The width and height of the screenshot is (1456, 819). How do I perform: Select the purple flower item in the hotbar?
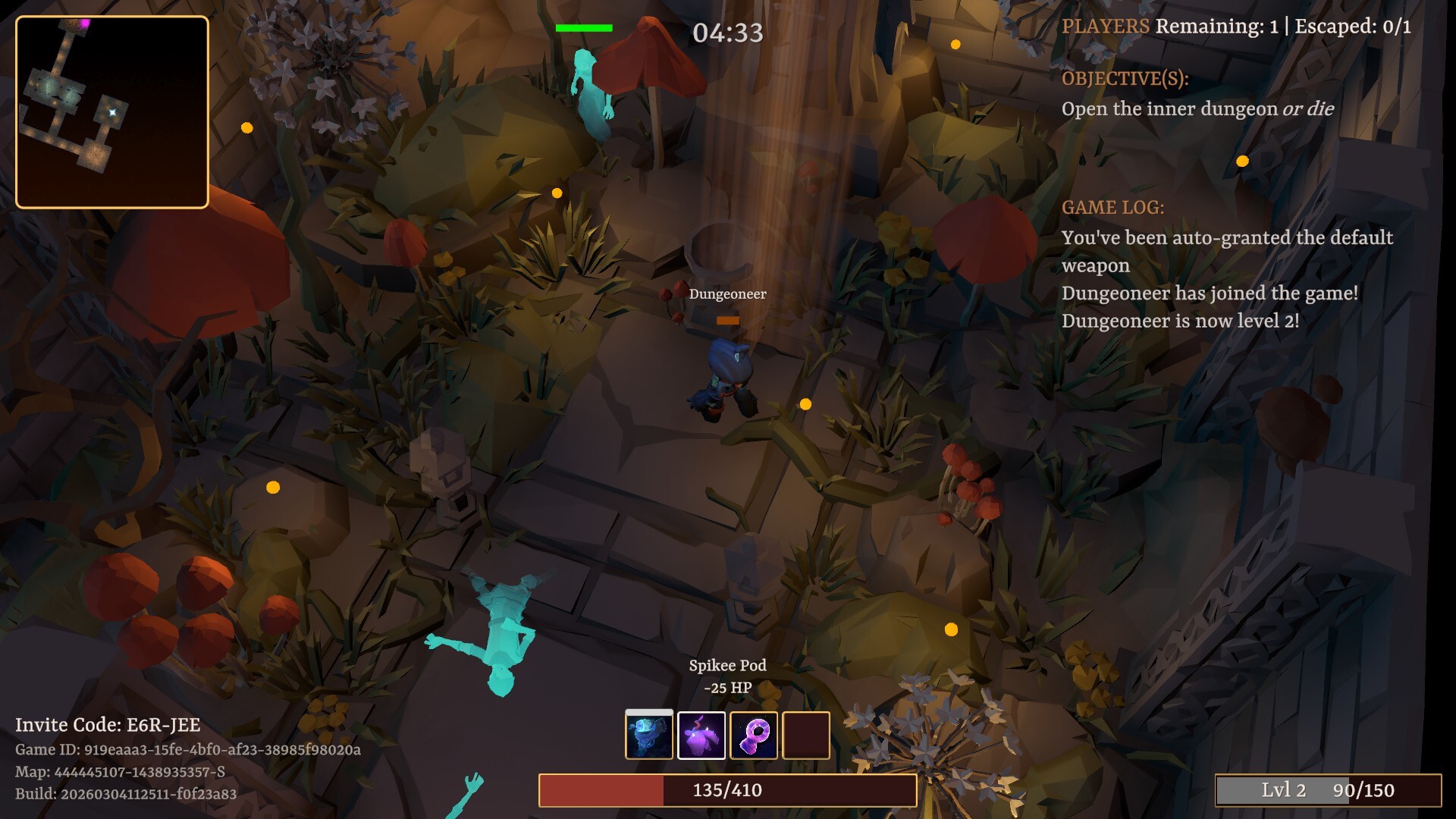(x=701, y=736)
